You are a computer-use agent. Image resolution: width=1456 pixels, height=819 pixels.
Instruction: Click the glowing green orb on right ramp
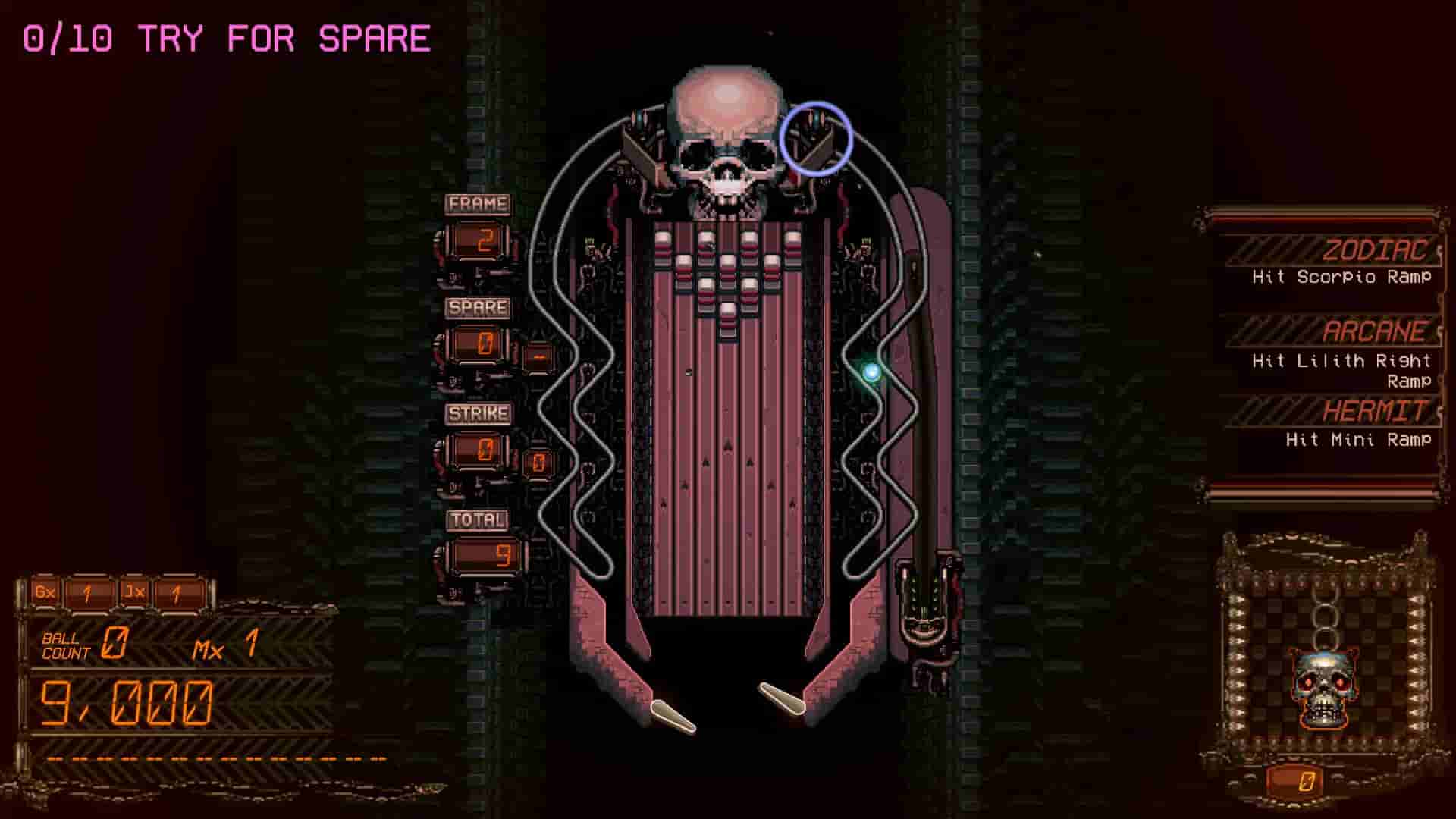tap(871, 372)
